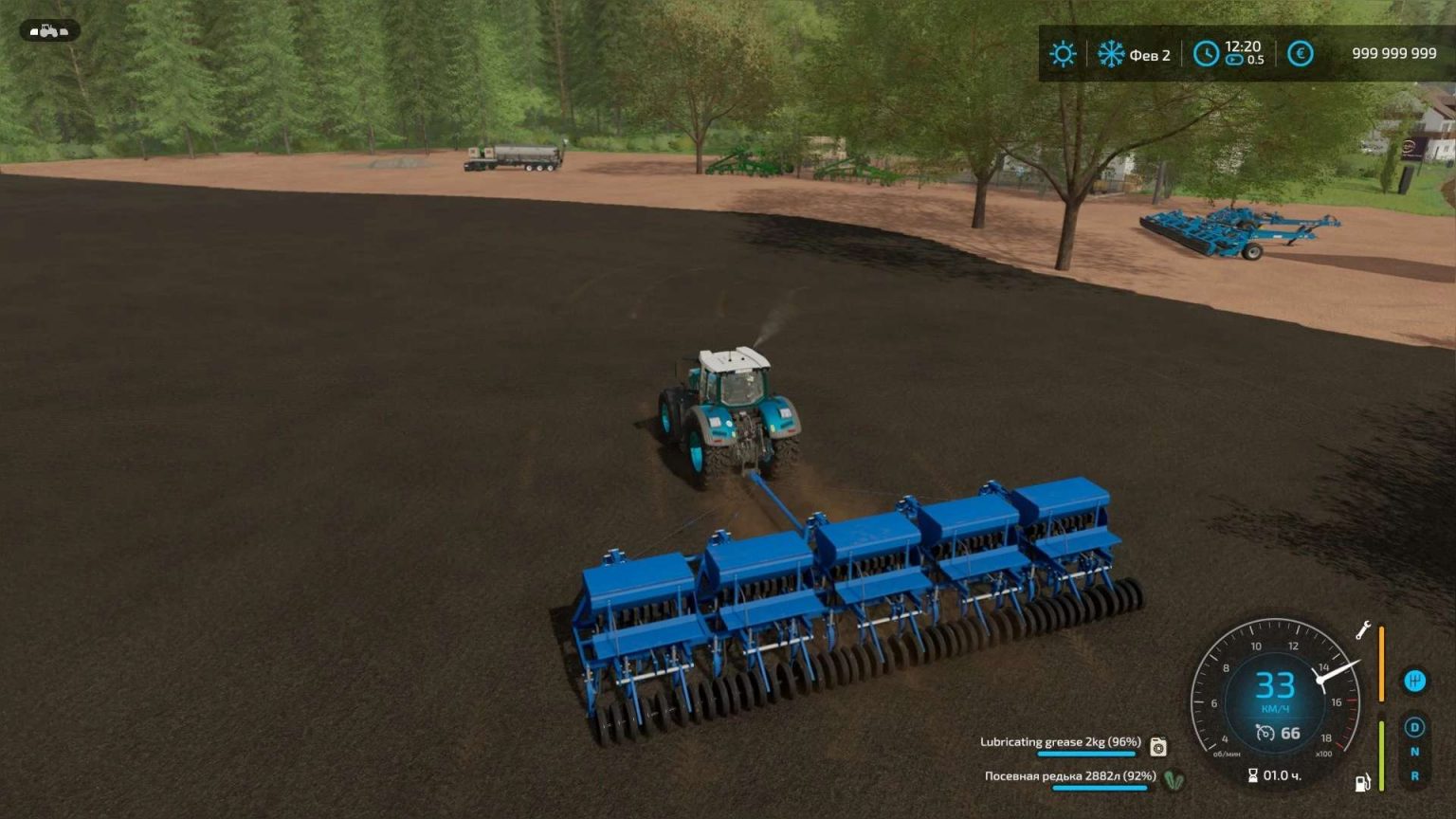Click the seed icon next to Посевная редька

(1174, 780)
